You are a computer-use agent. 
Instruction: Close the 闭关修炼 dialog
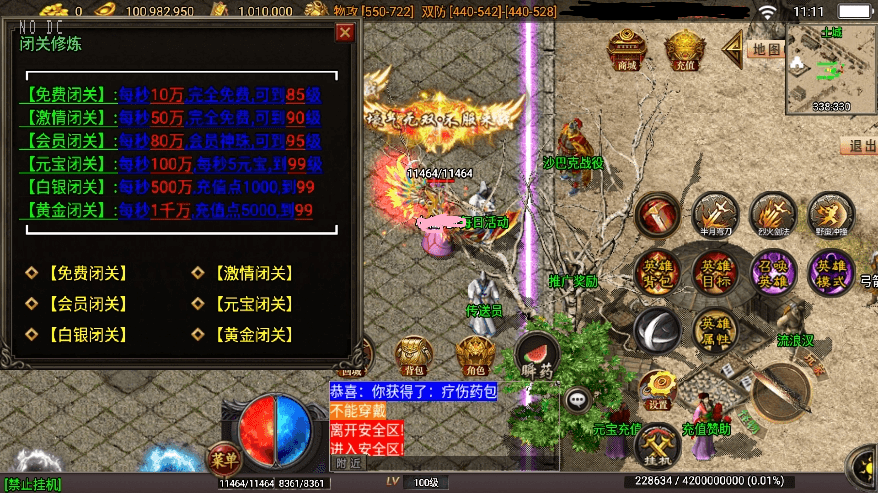(345, 32)
